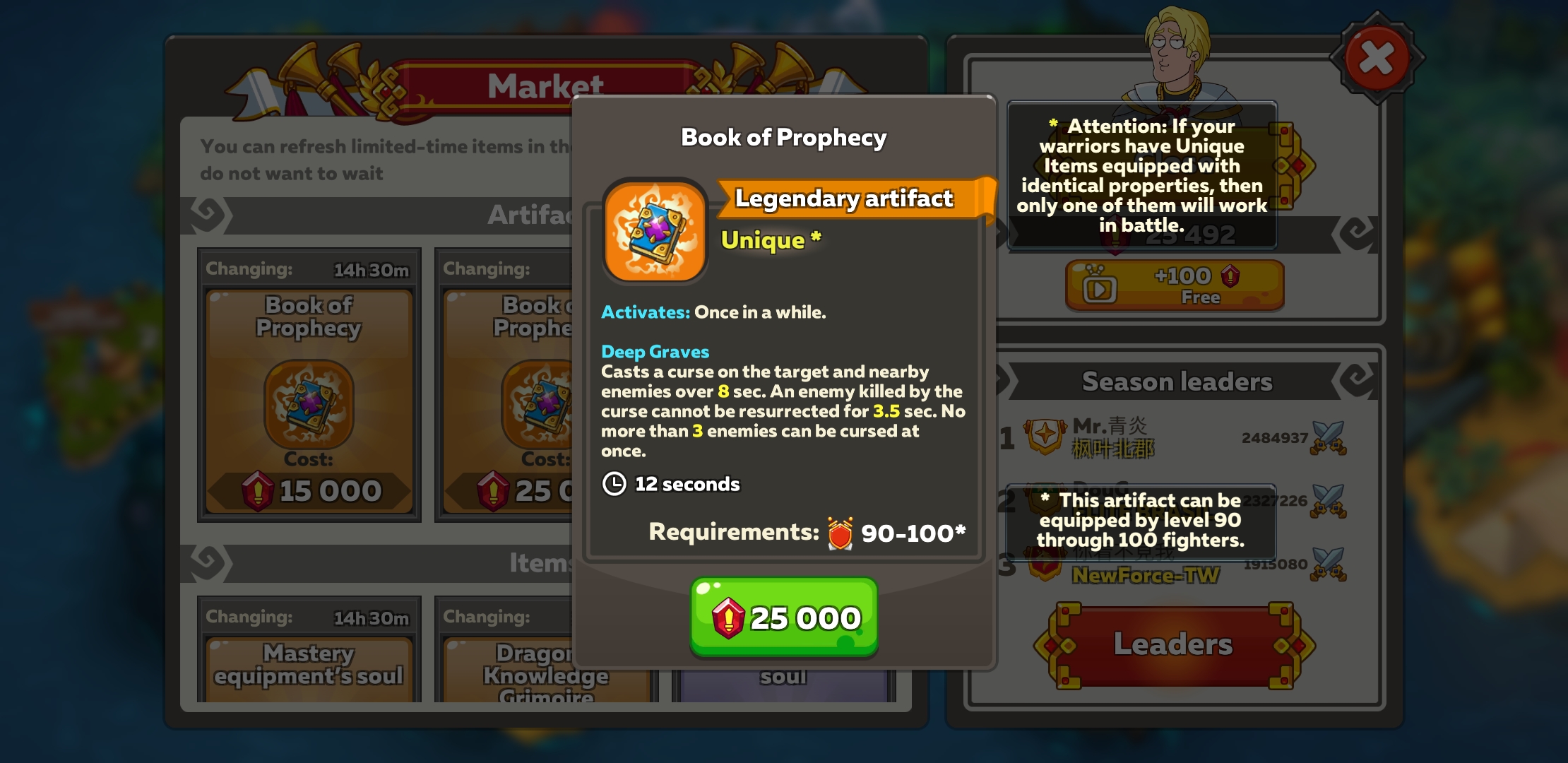Click the clock icon beside 12 seconds
The height and width of the screenshot is (763, 1568).
613,484
